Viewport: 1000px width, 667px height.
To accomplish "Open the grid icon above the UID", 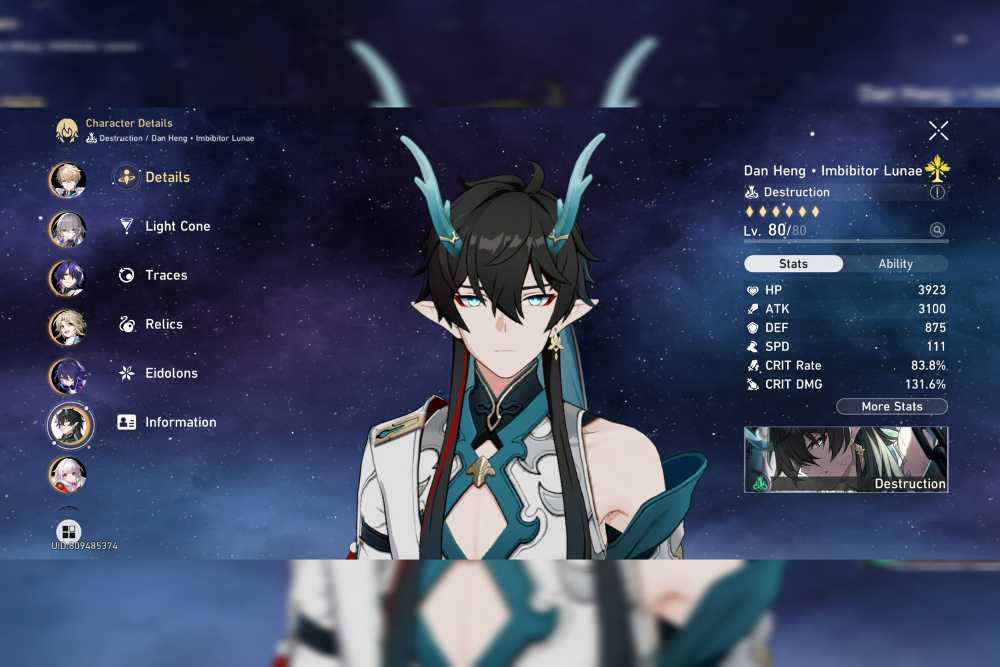I will [69, 531].
